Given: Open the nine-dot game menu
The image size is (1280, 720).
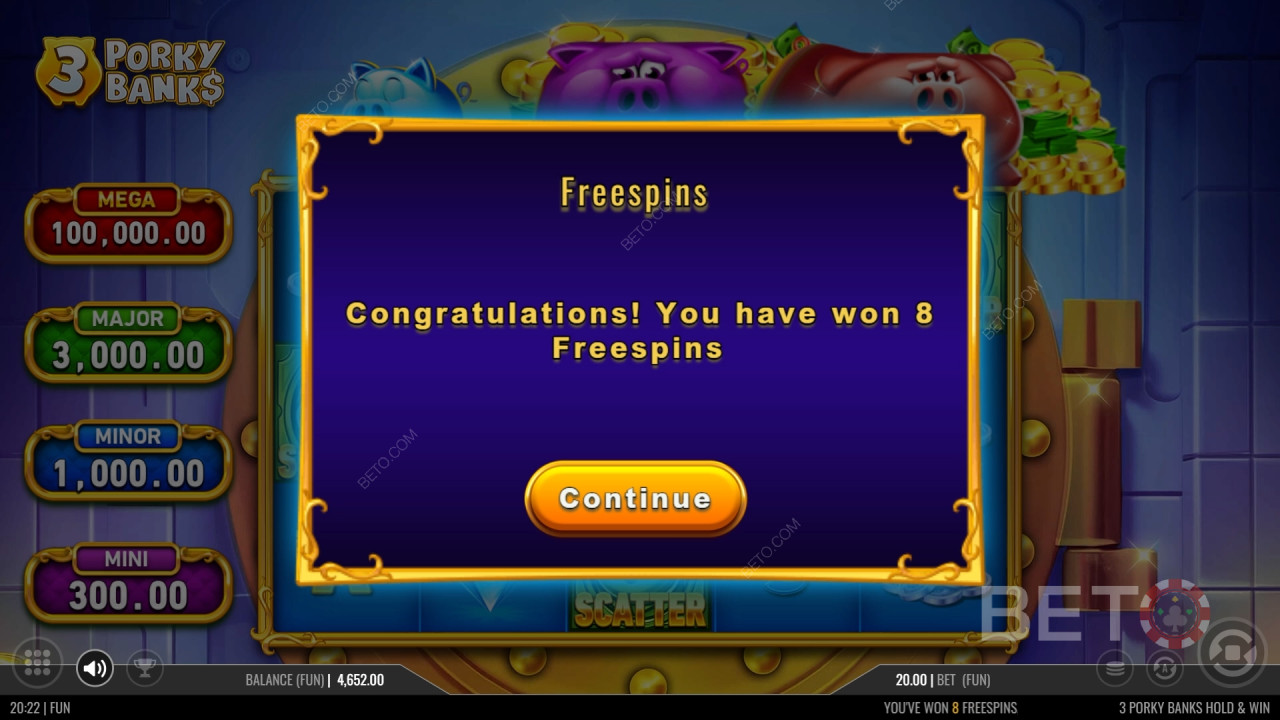Looking at the screenshot, I should pyautogui.click(x=37, y=662).
